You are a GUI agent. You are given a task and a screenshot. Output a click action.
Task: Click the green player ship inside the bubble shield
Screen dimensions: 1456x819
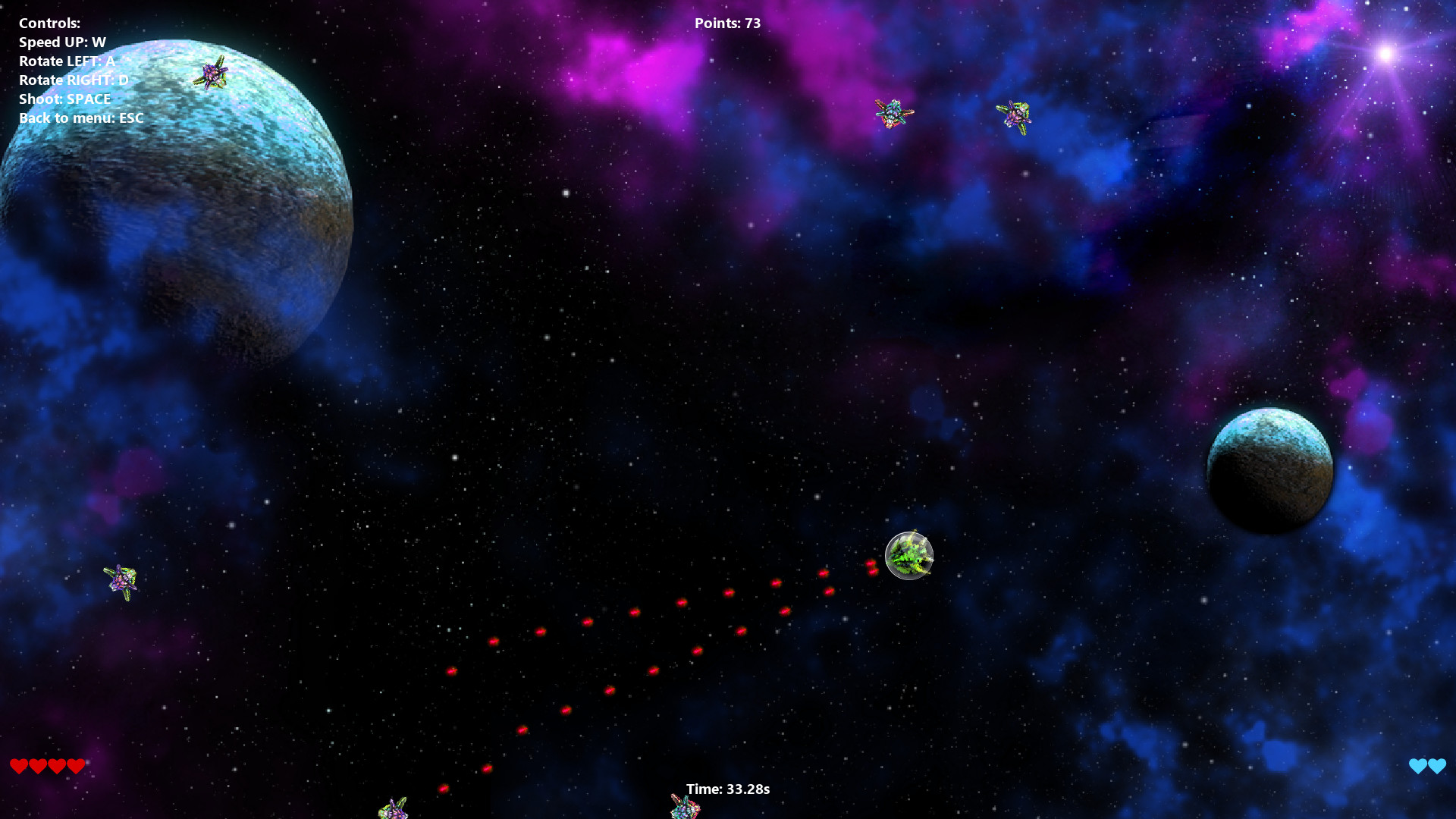[908, 557]
